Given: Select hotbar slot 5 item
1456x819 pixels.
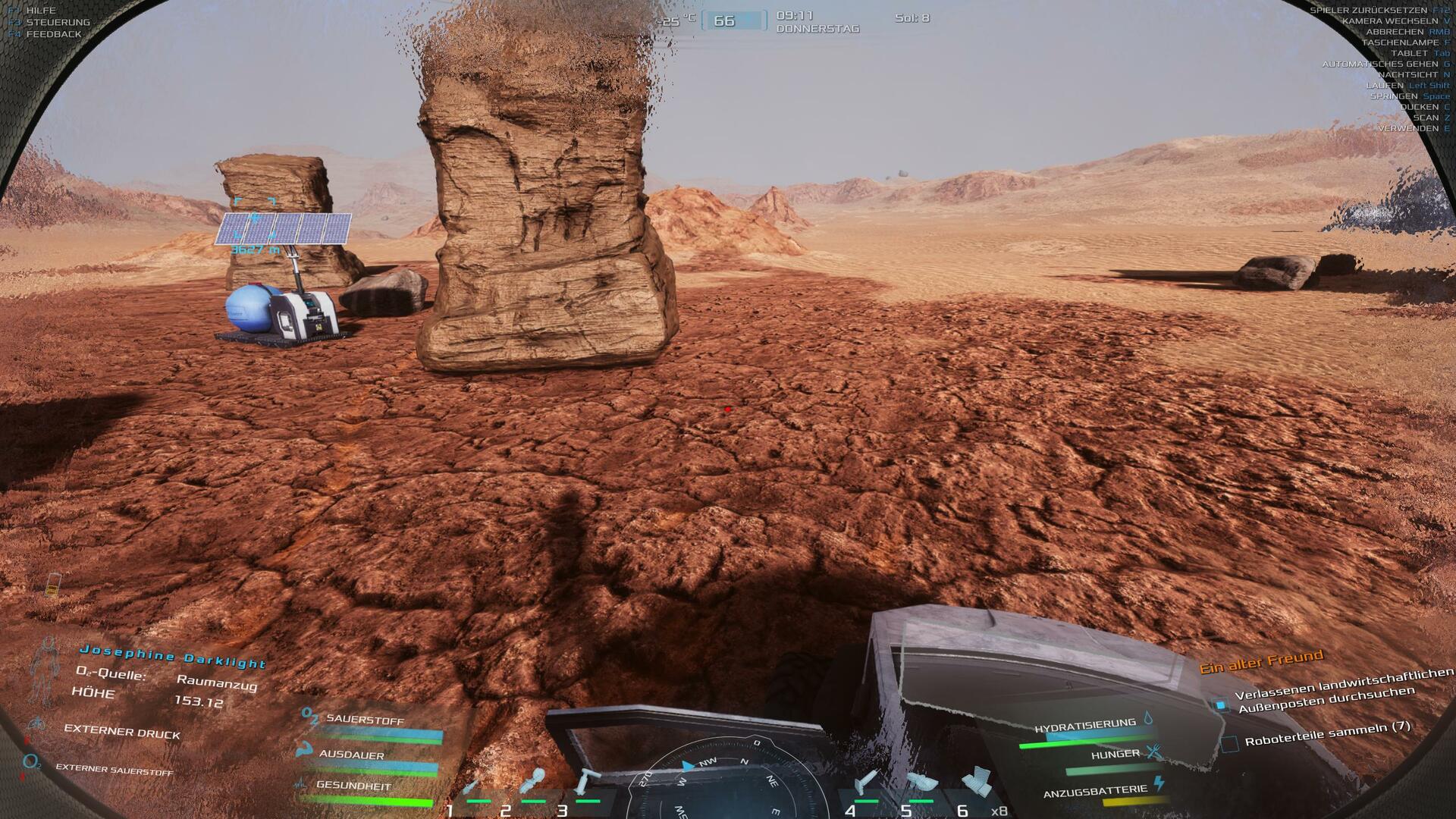Looking at the screenshot, I should pos(921,783).
